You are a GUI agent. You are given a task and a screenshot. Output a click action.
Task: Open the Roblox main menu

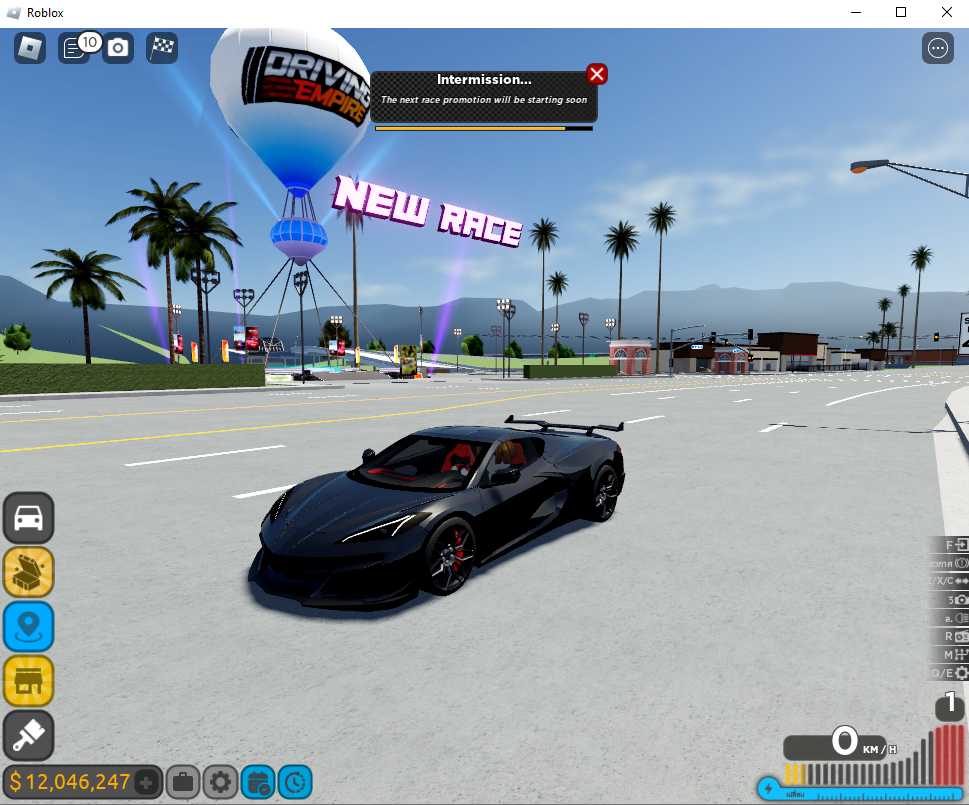(x=30, y=47)
